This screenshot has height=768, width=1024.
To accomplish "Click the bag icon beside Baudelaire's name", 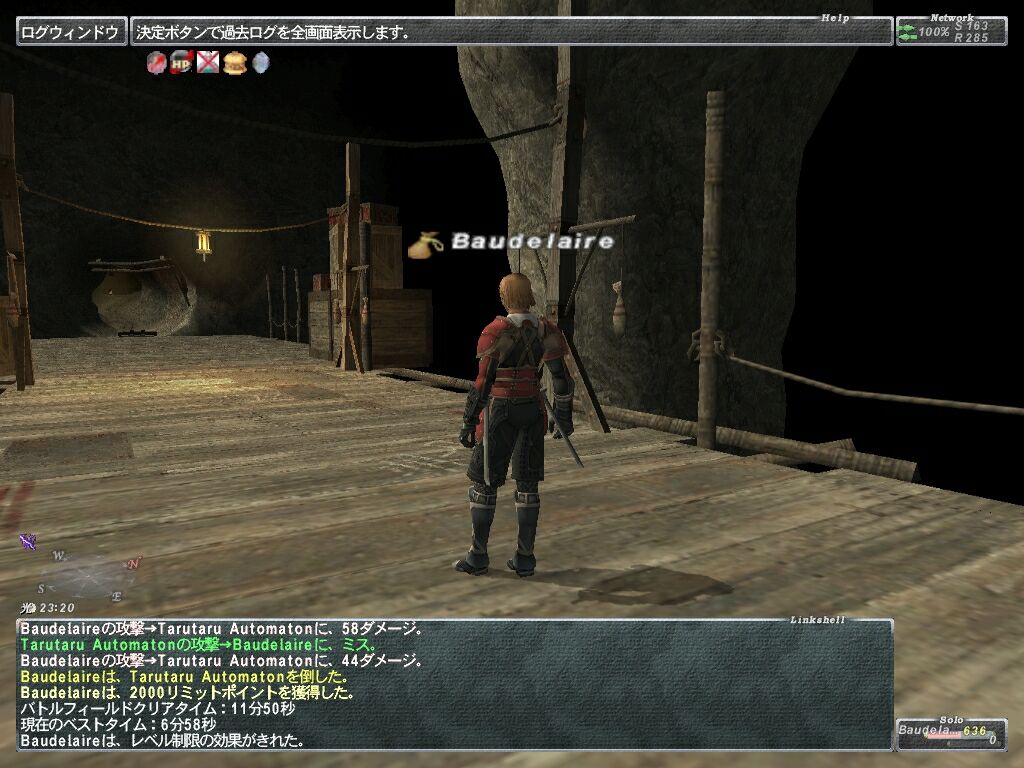I will tap(426, 243).
